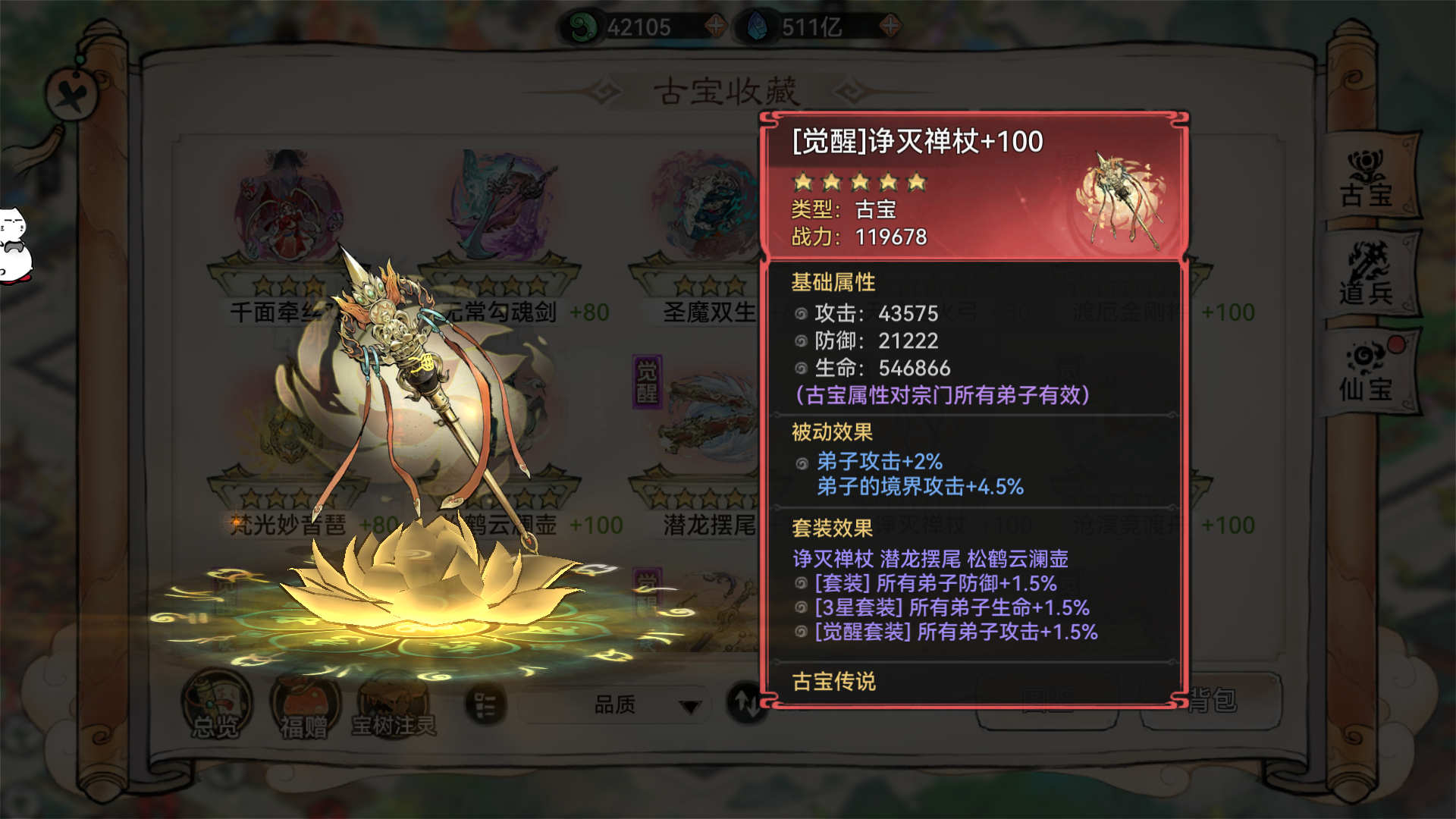Open the 品质 quality dropdown
Viewport: 1456px width, 819px height.
[614, 705]
